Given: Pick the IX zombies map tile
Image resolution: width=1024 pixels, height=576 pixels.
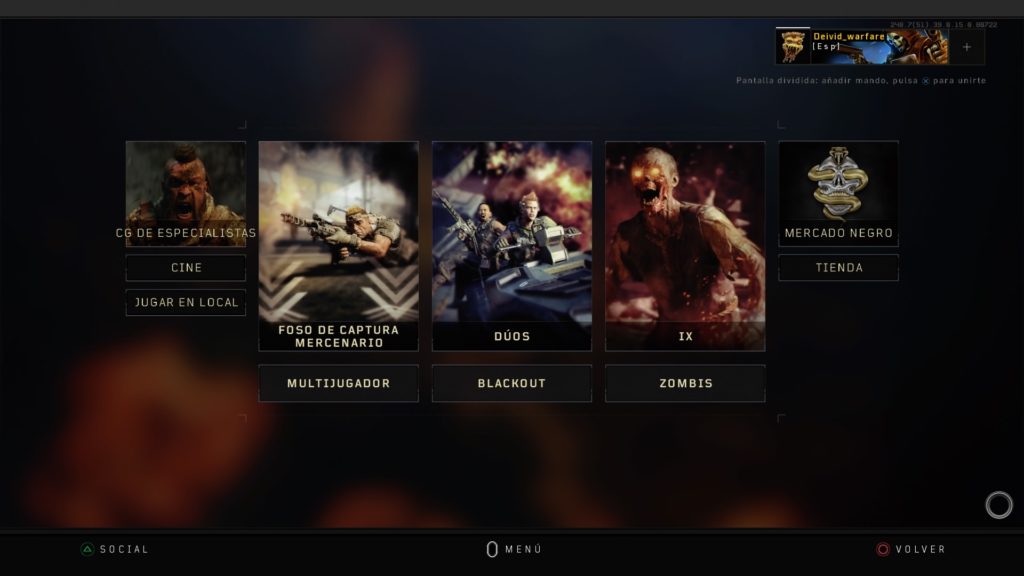Looking at the screenshot, I should click(685, 245).
